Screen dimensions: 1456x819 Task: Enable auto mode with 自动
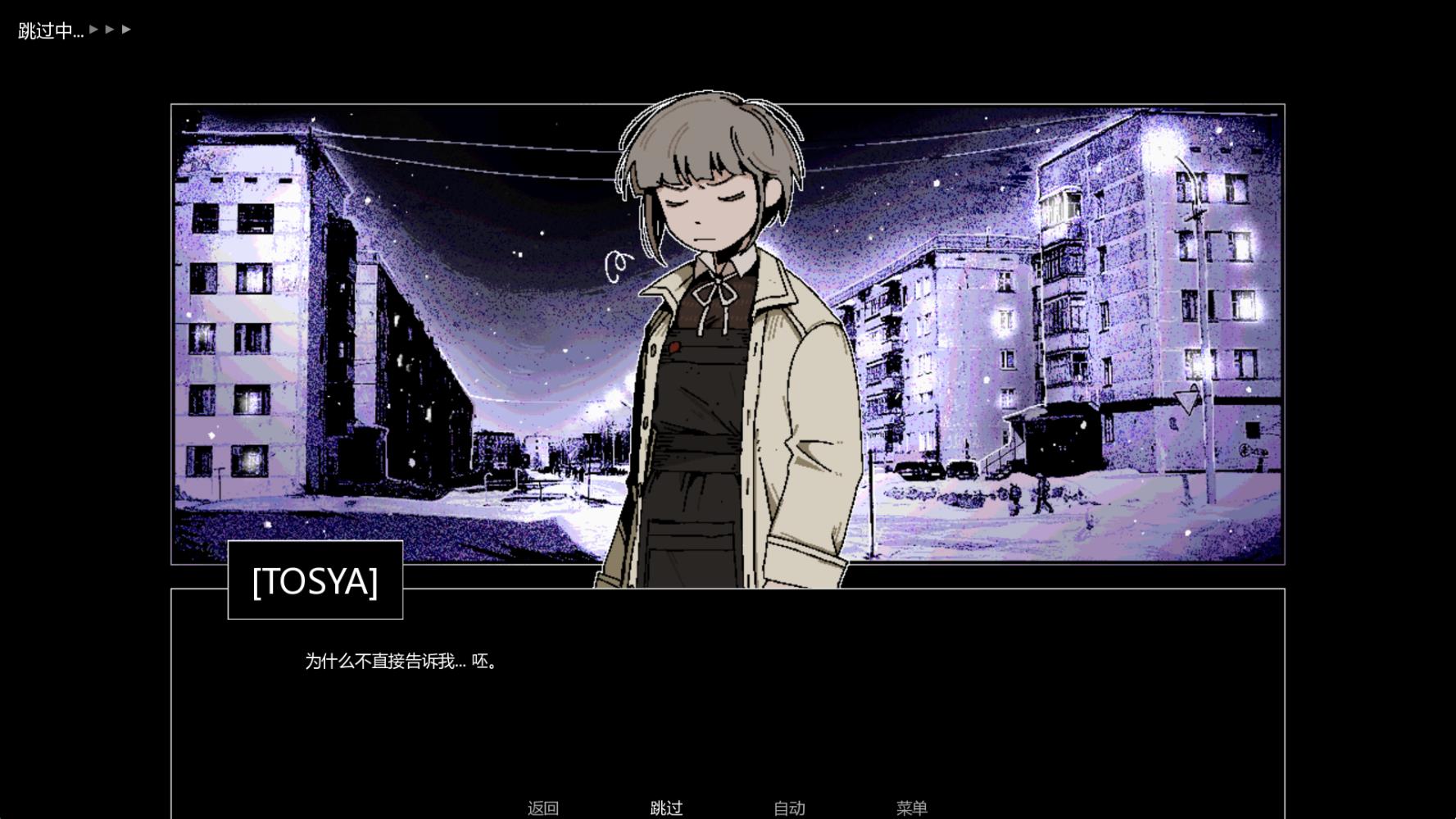pyautogui.click(x=788, y=808)
